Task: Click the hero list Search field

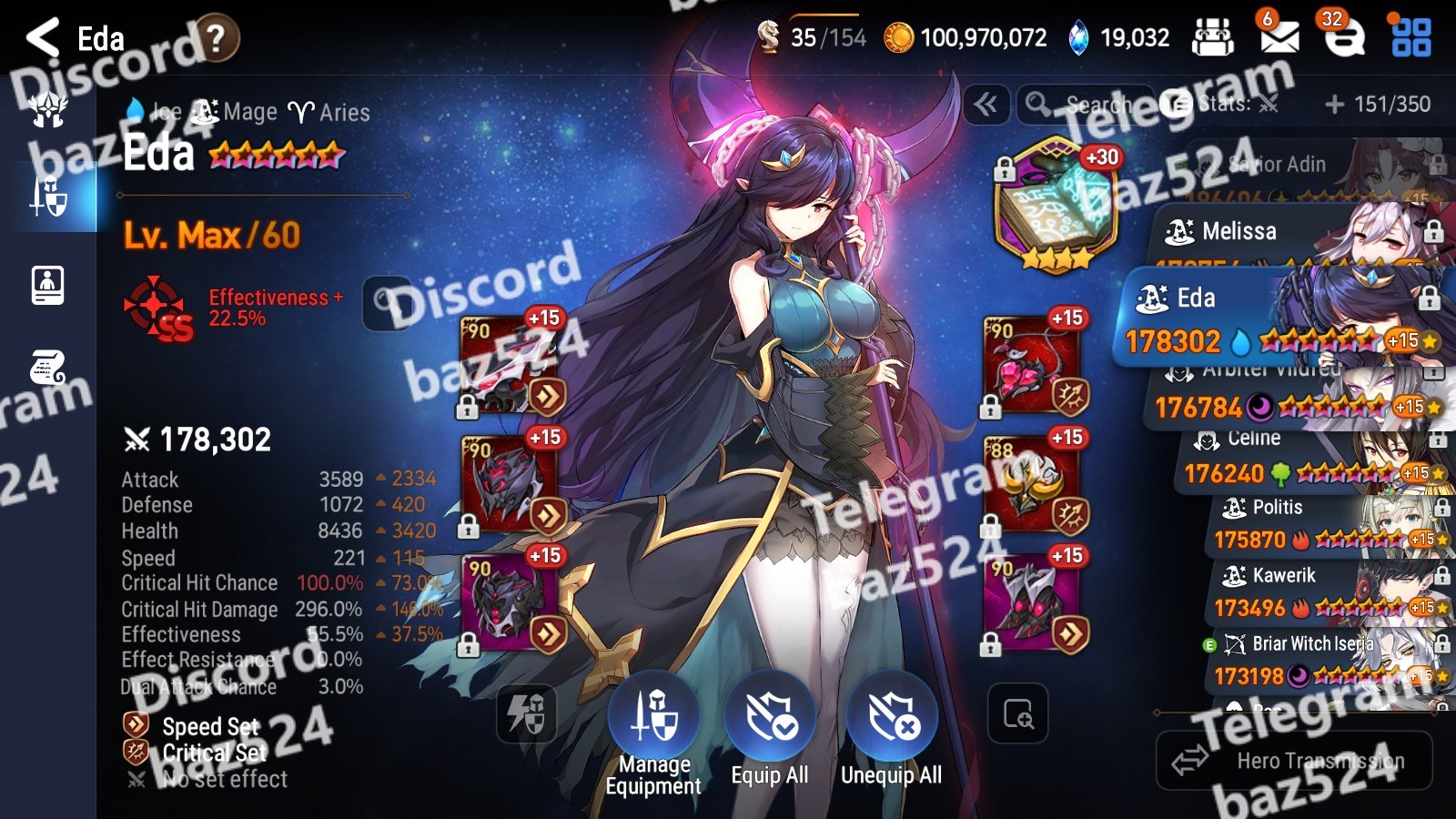Action: point(1085,105)
